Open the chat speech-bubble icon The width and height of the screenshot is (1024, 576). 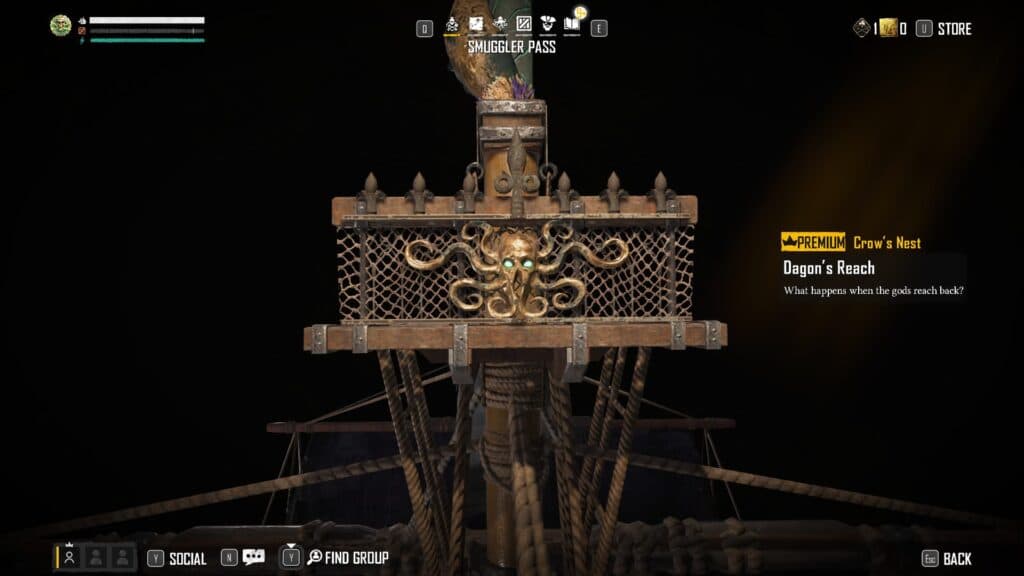pos(254,558)
